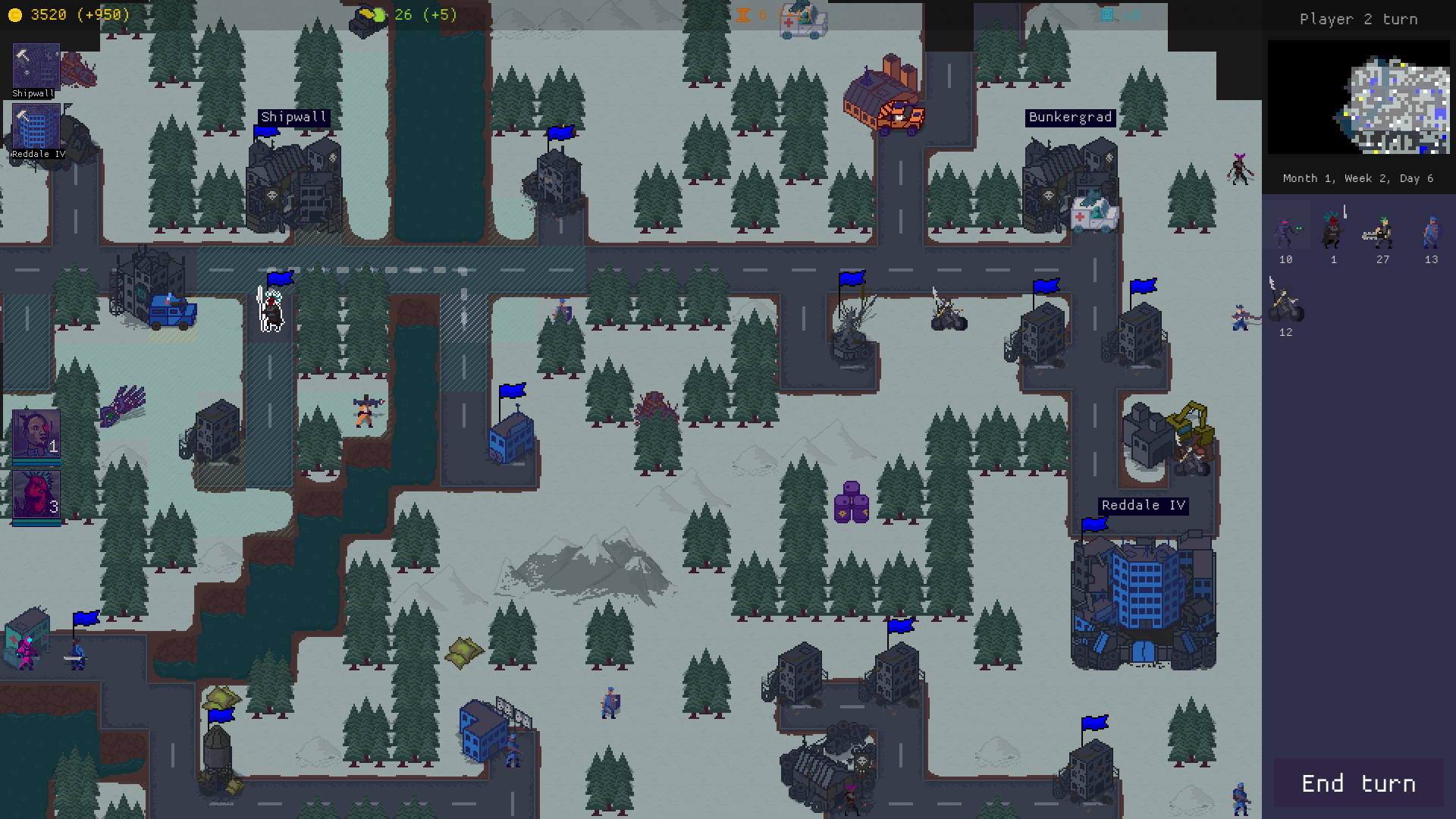The image size is (1456, 819).
Task: Click the sword unit standing in Shipwall
Action: tap(271, 310)
